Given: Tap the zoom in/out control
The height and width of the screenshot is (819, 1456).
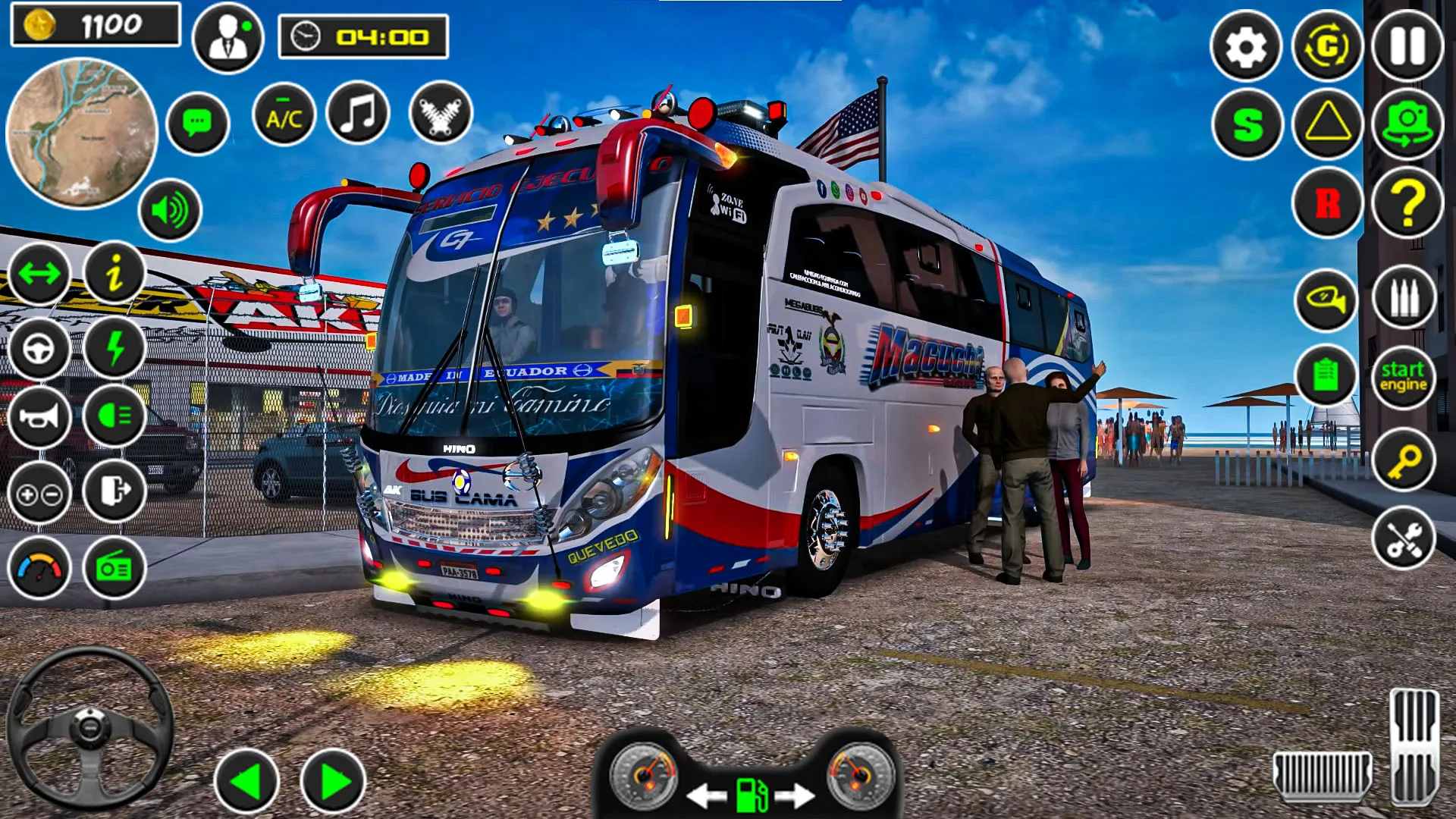Looking at the screenshot, I should (x=39, y=493).
